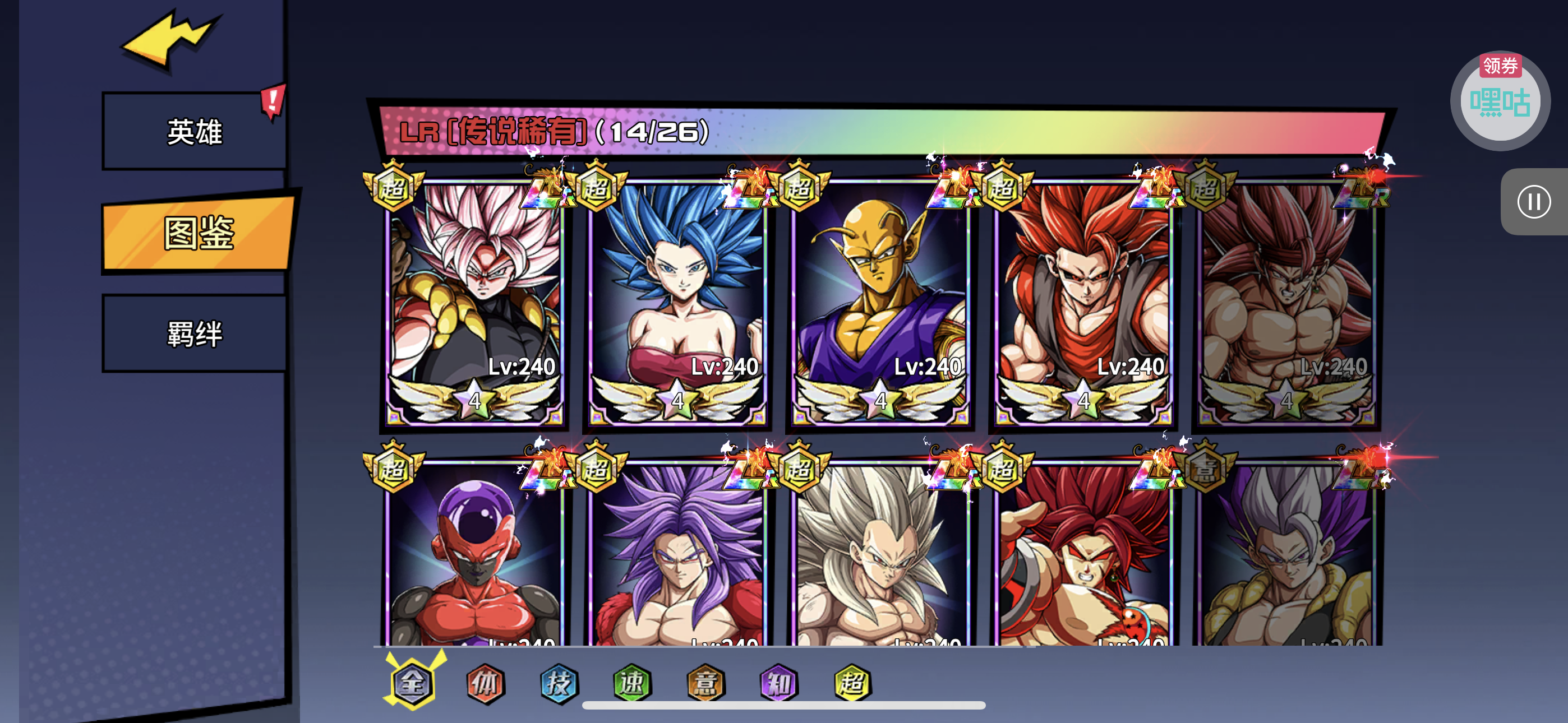Filter heroes by red 体 type
The width and height of the screenshot is (1568, 723).
485,683
